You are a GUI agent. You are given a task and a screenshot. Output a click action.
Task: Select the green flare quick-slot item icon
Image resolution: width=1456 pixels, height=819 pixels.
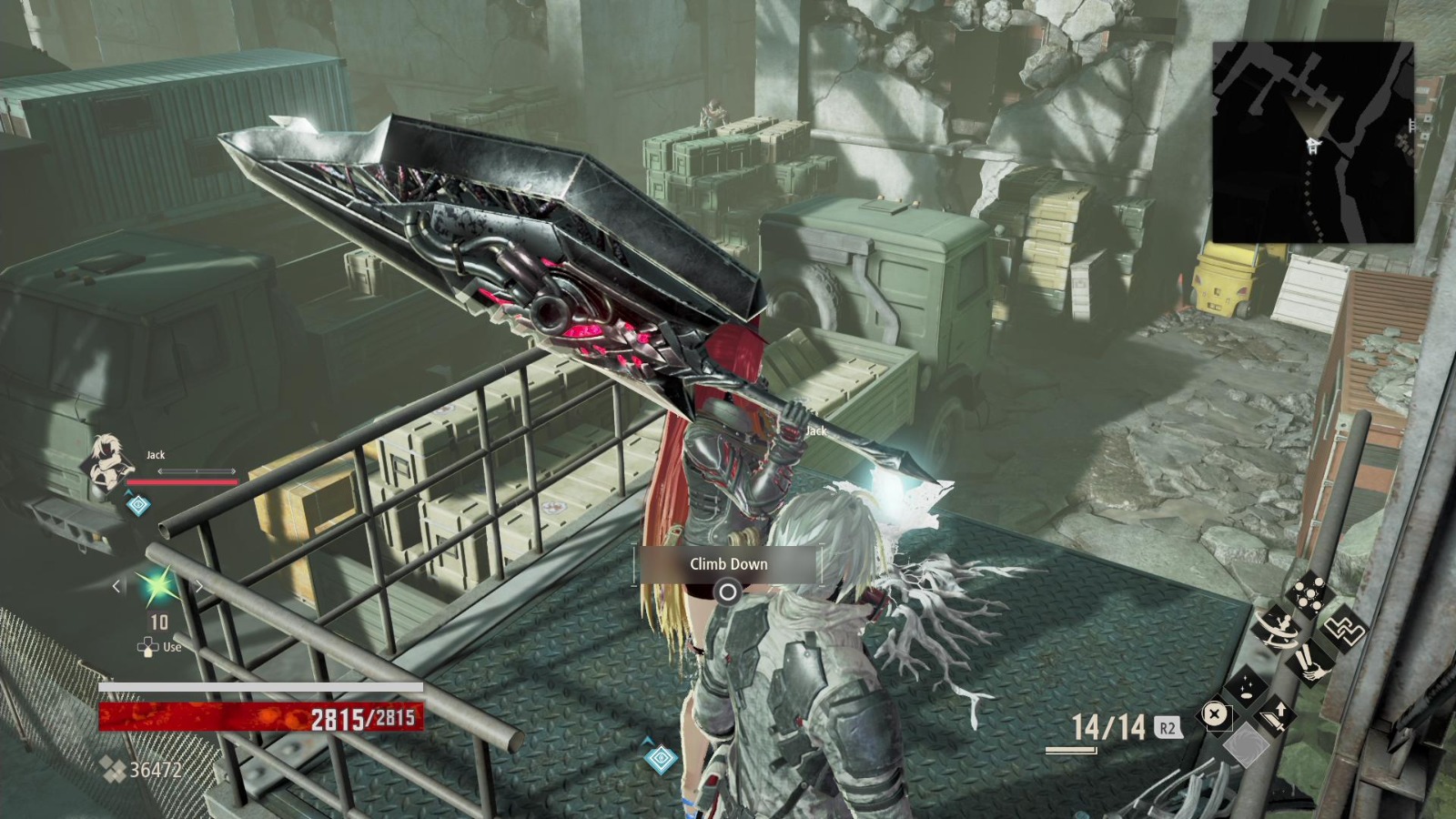[x=158, y=587]
